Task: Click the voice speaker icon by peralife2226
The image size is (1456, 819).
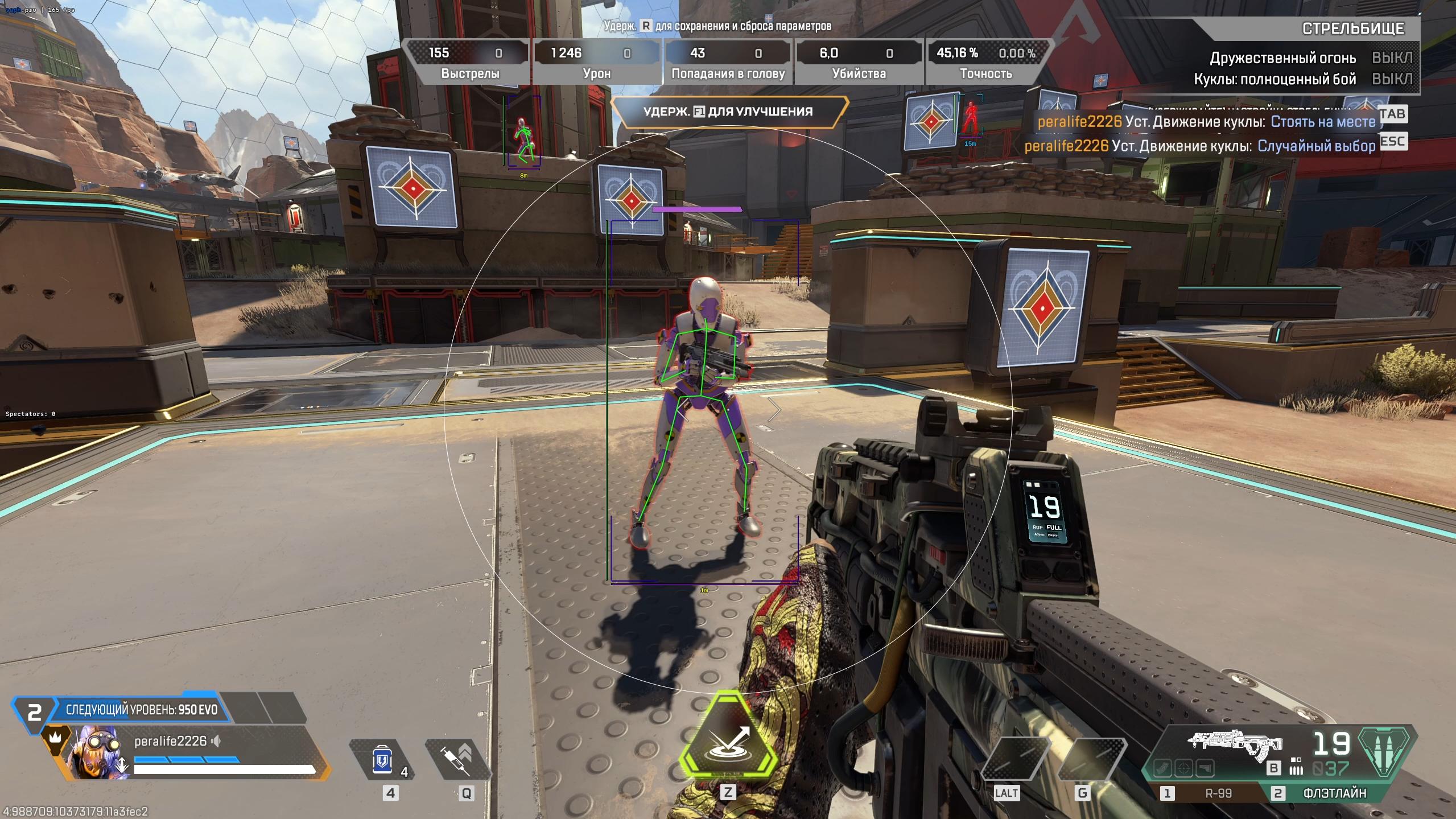Action: pyautogui.click(x=216, y=741)
